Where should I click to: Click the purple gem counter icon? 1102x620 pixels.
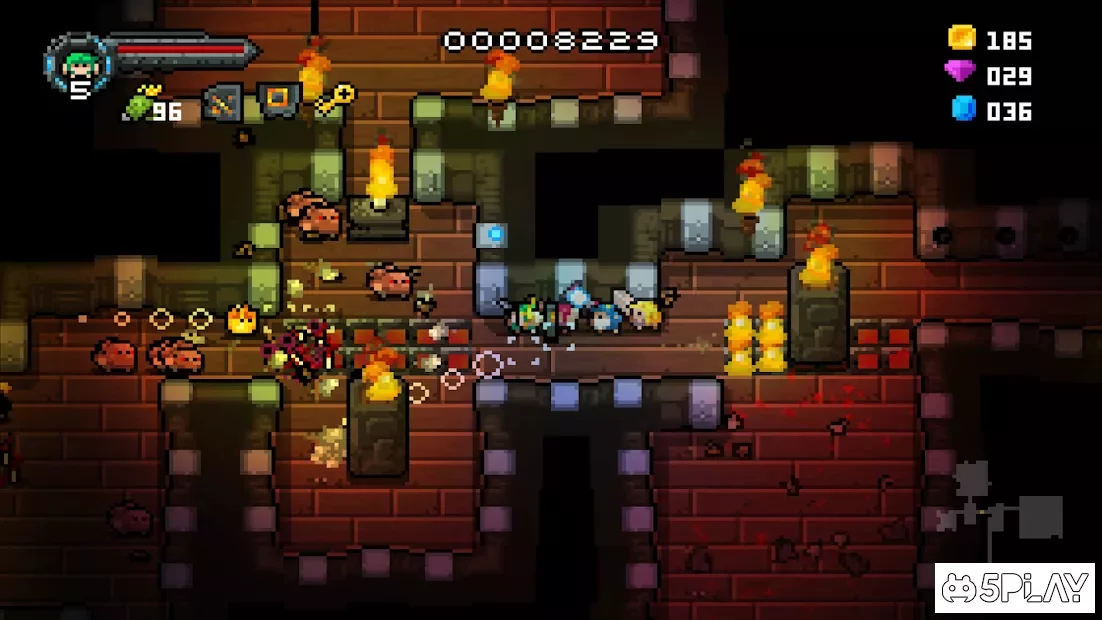coord(962,74)
